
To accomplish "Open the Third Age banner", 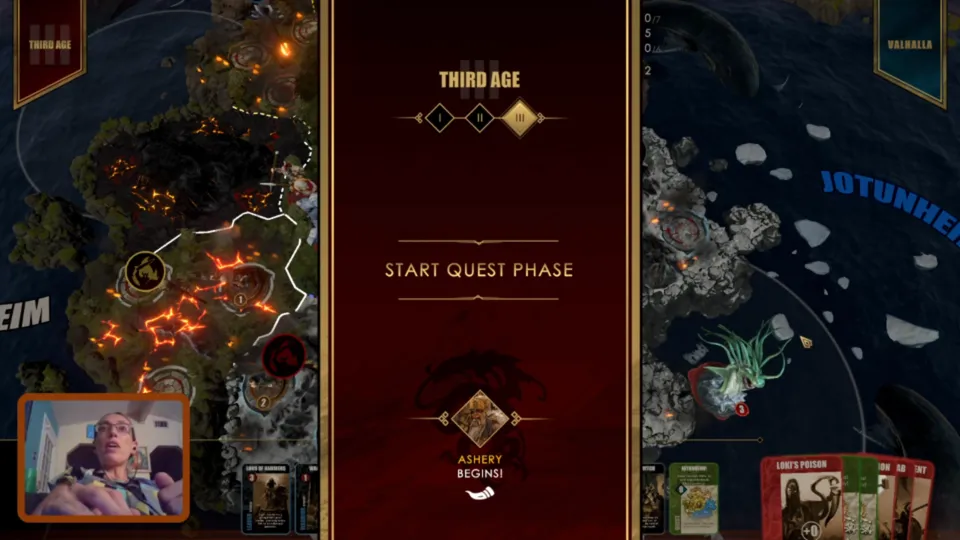I will point(48,50).
